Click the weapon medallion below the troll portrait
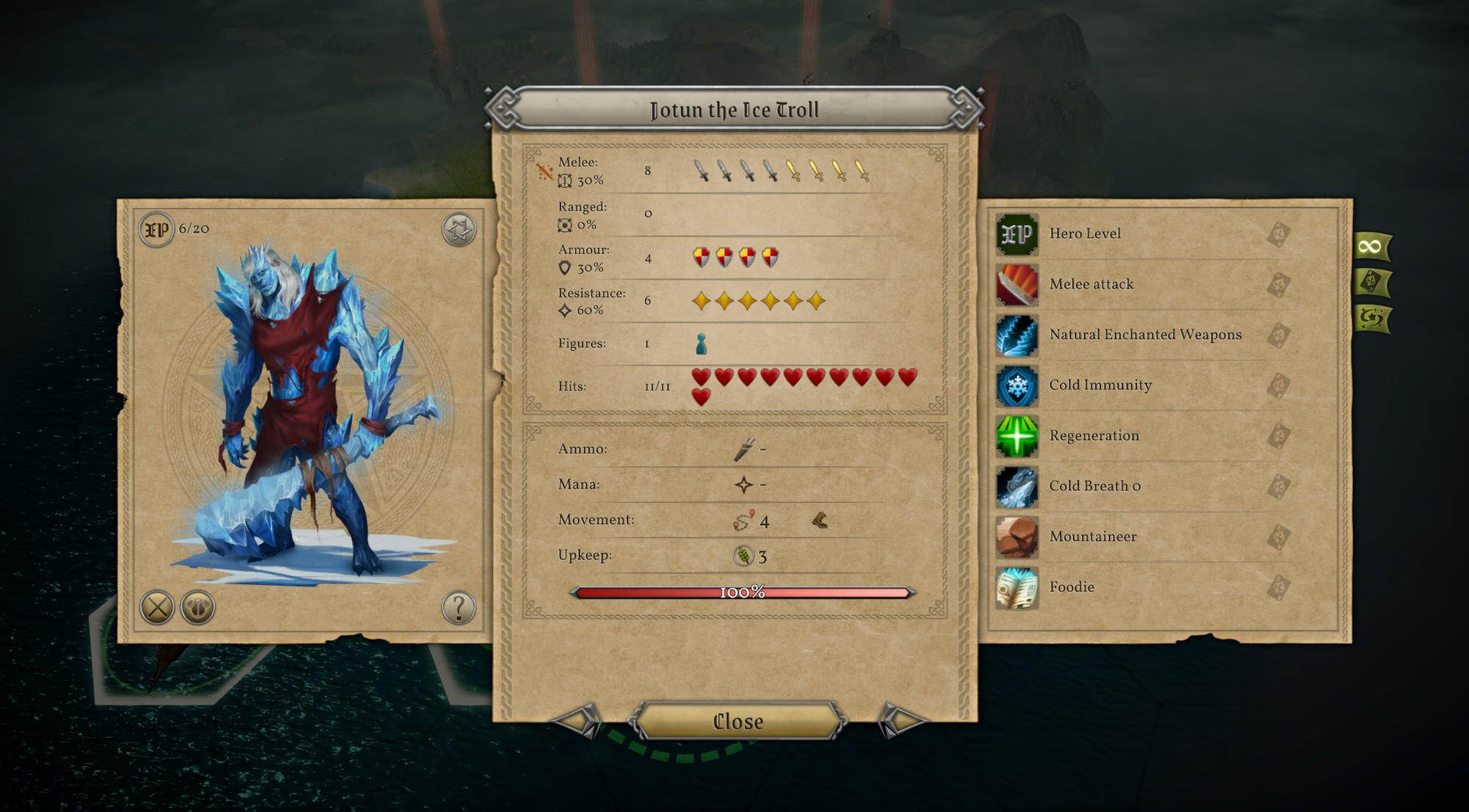 click(197, 607)
